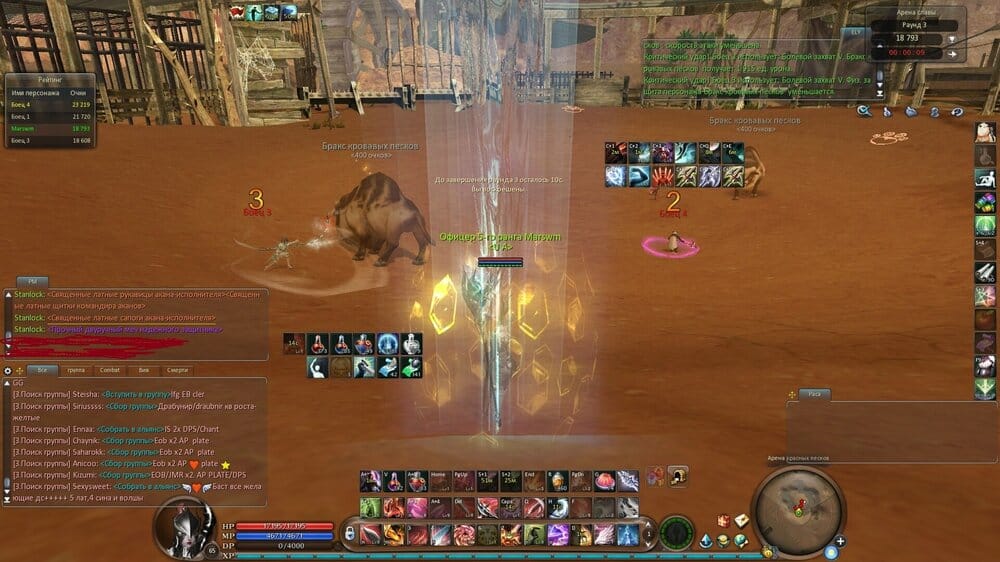Click Stanlock's purple two-handed sword item link
Screen dimensions: 1000x562
point(133,329)
